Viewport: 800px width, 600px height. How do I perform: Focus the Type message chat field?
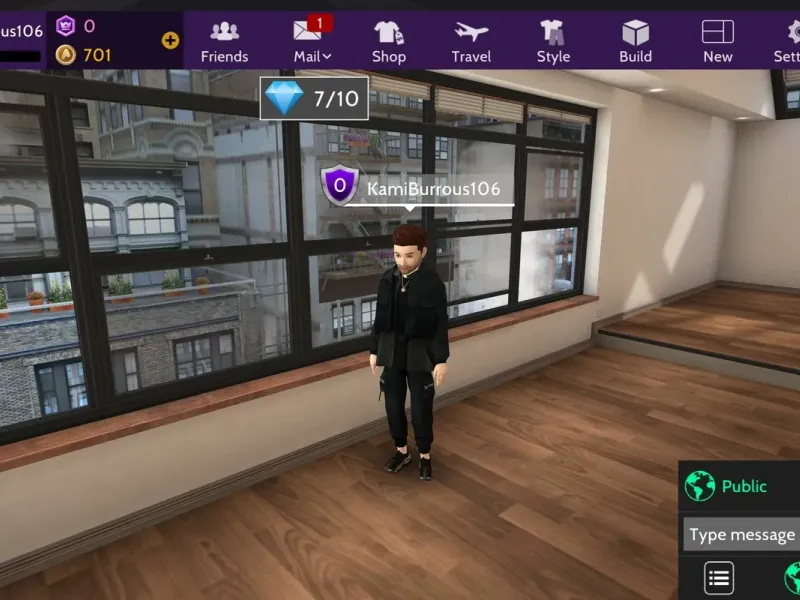pos(741,535)
